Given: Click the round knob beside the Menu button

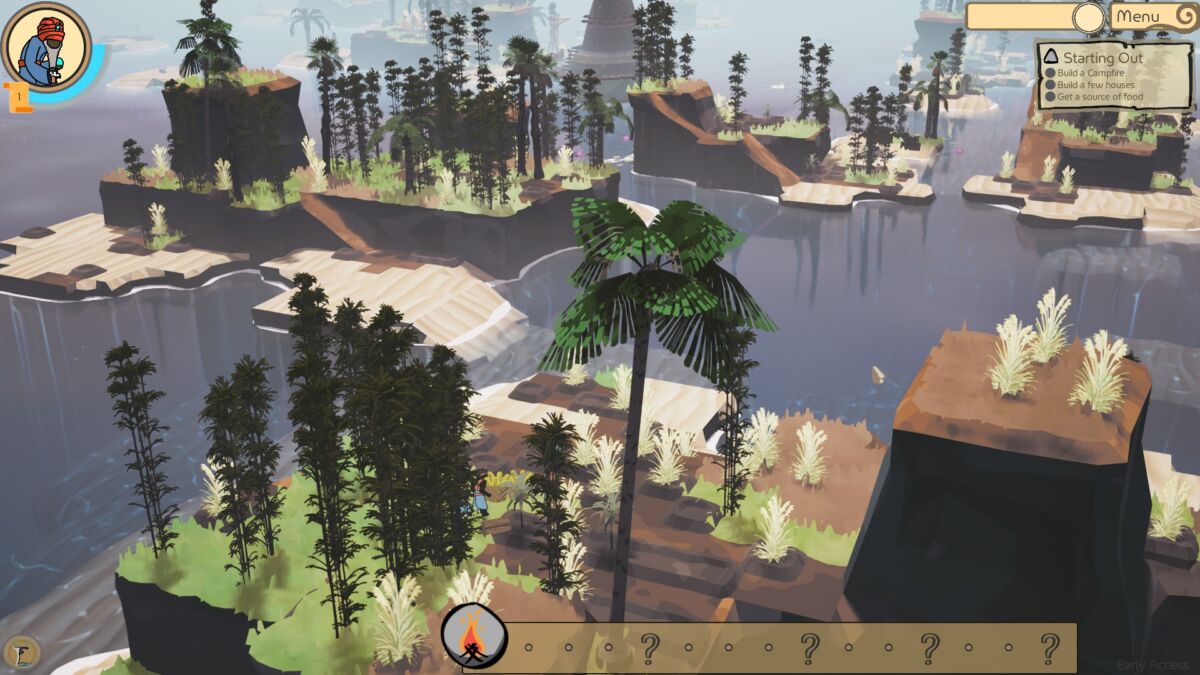Looking at the screenshot, I should coord(1088,17).
